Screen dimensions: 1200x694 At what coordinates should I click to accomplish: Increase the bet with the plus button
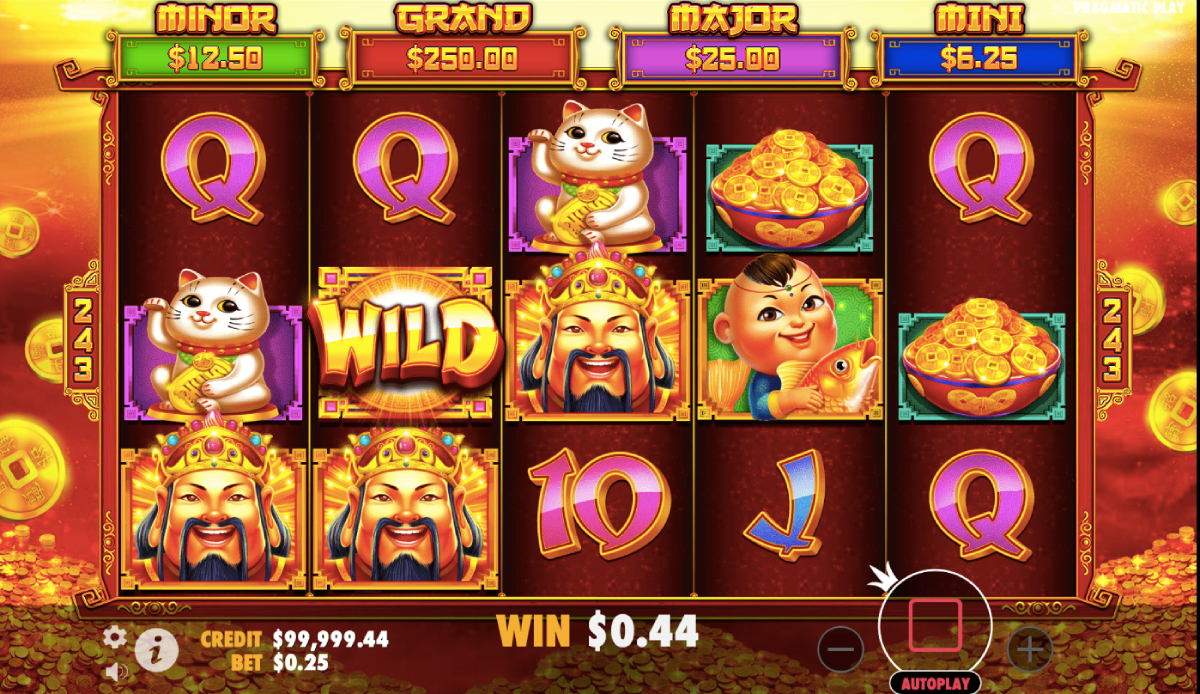tap(1029, 650)
